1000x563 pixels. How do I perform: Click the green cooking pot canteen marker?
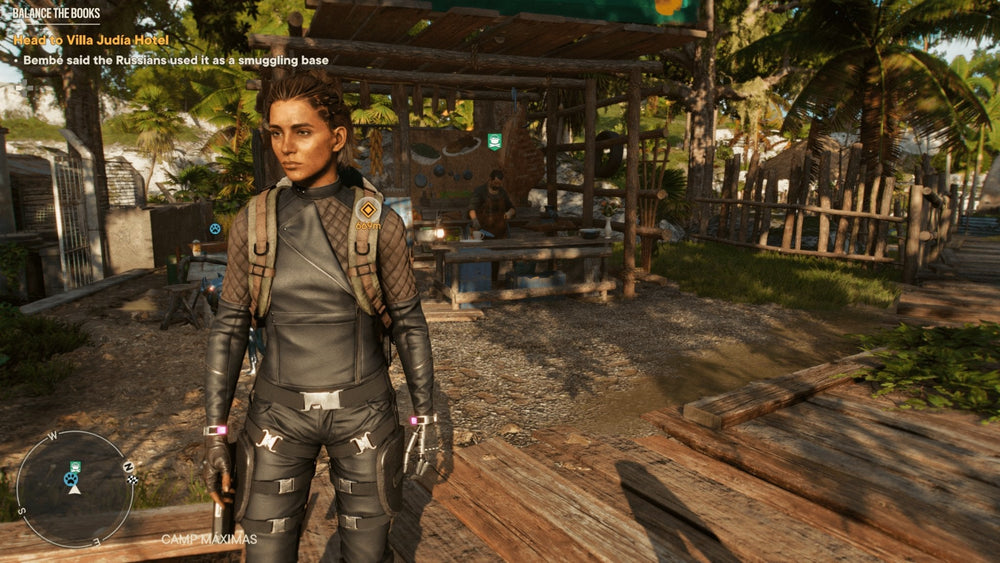[x=494, y=140]
